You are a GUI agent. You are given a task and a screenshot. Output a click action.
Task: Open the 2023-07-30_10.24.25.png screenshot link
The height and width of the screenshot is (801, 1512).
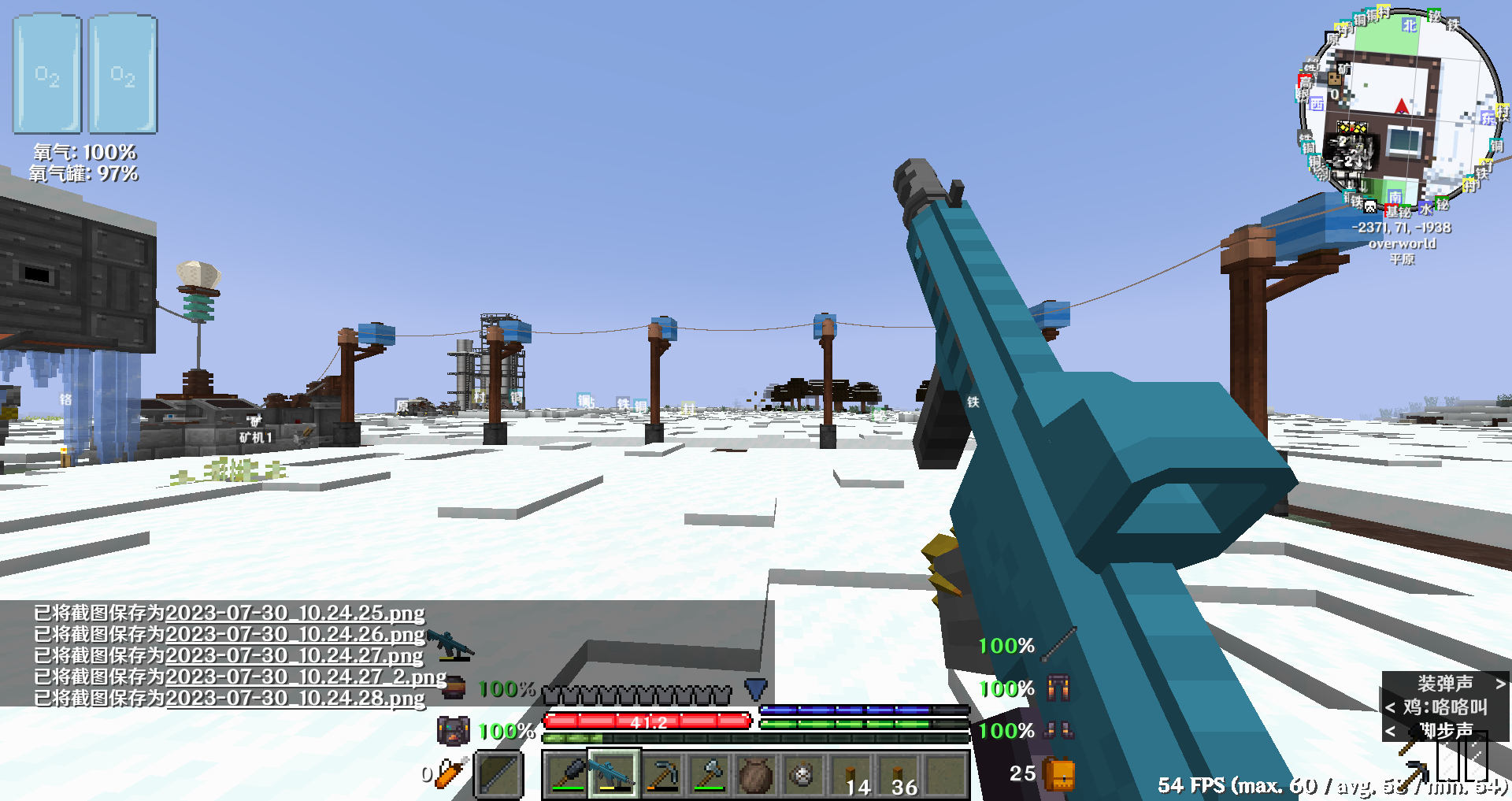tap(295, 613)
